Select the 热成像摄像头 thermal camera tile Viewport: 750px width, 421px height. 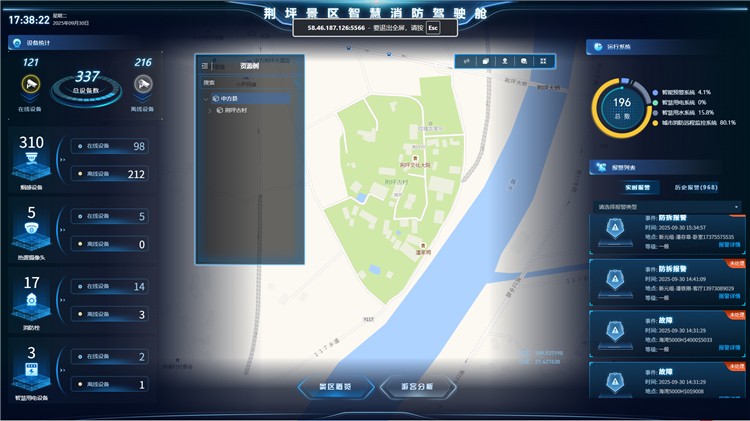point(31,229)
